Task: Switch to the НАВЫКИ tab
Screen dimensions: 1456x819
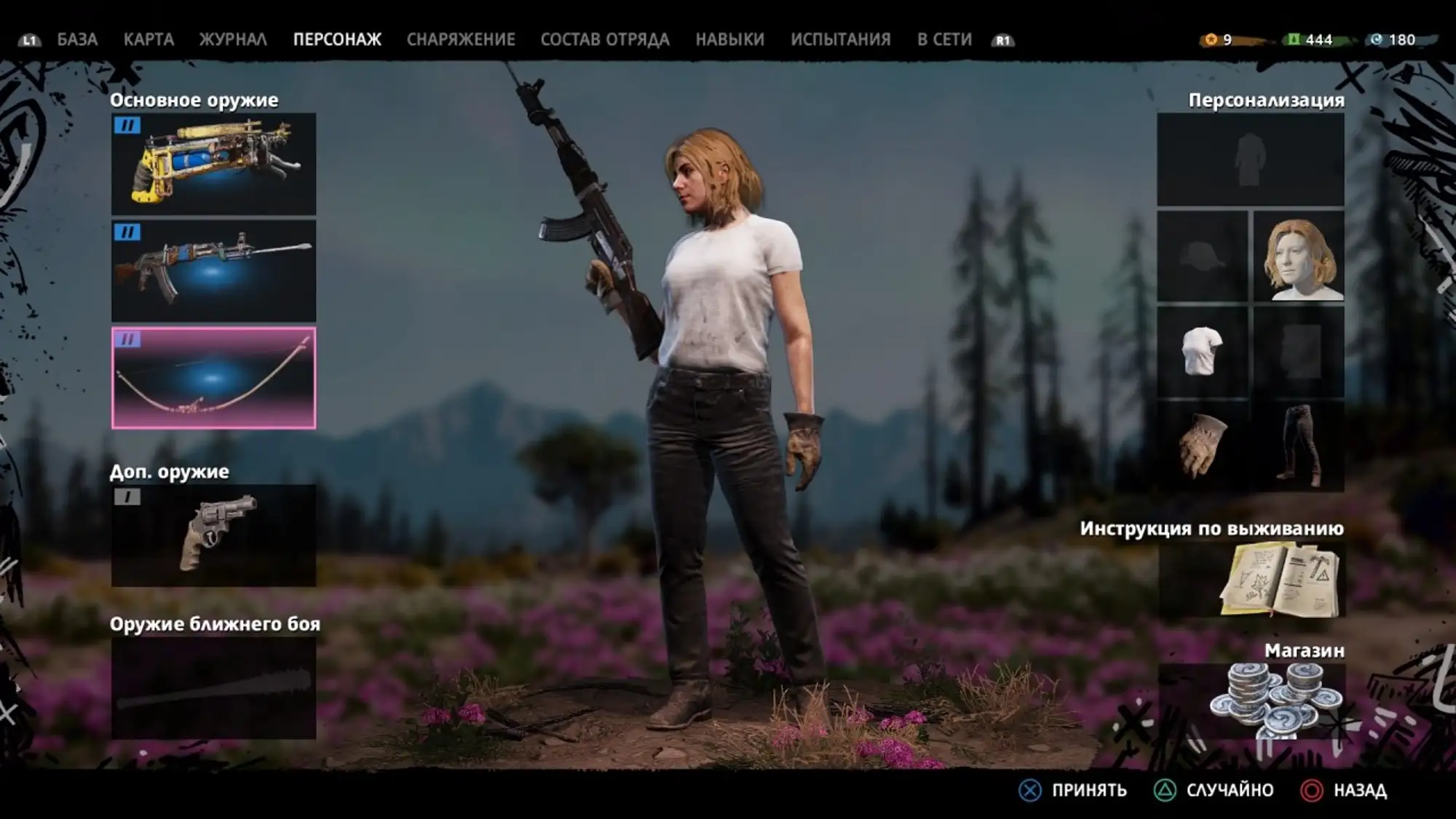Action: click(729, 39)
